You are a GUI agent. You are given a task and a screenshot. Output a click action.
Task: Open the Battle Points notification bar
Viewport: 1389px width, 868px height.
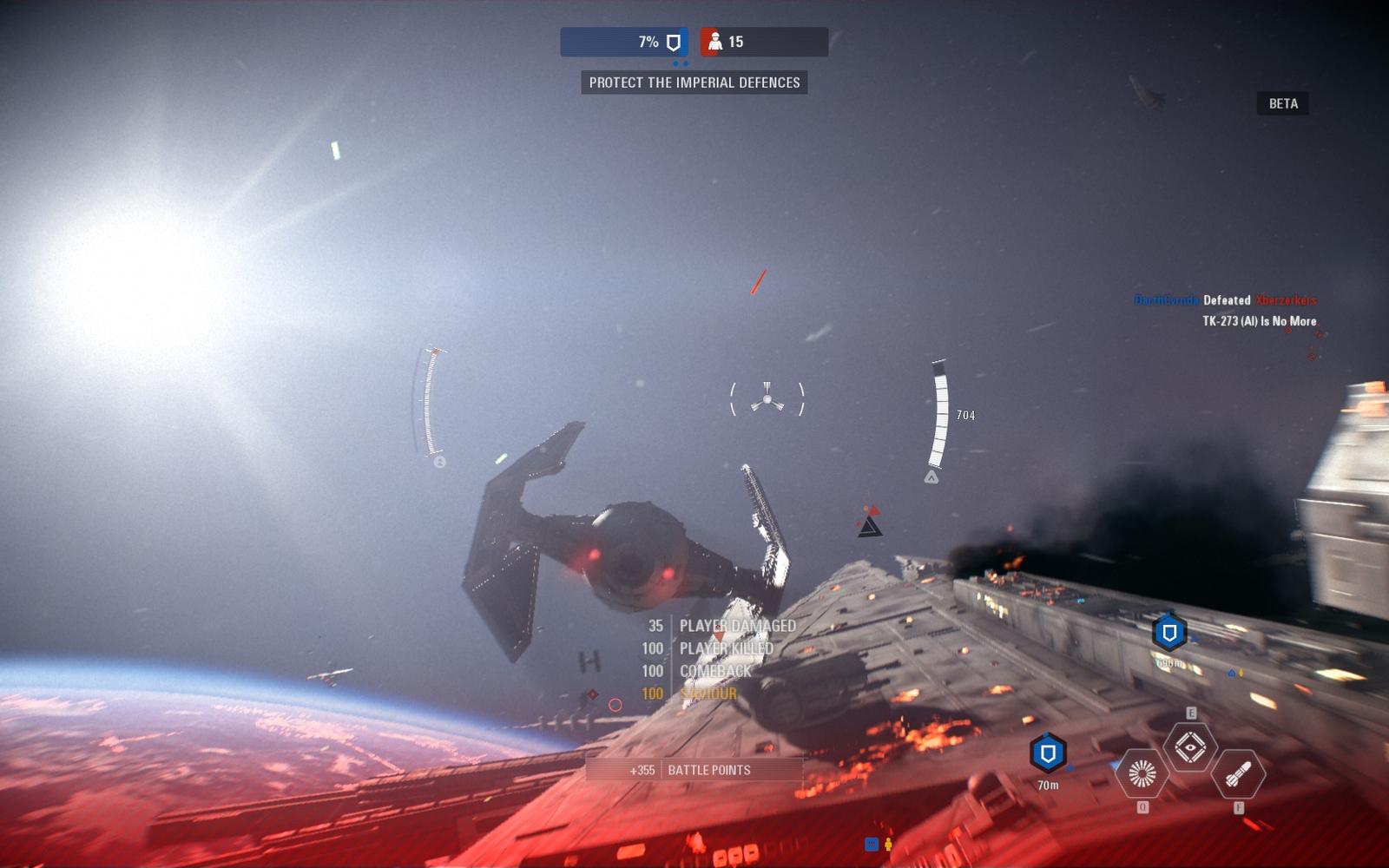tap(694, 770)
